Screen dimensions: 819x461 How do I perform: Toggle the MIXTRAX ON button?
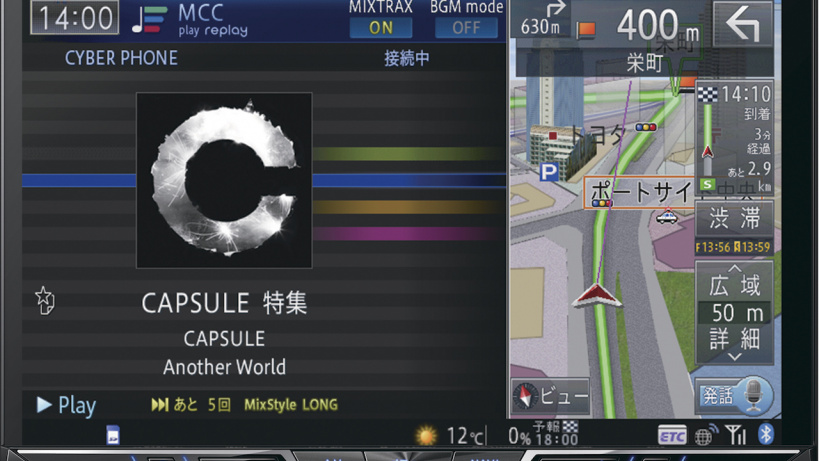pyautogui.click(x=380, y=27)
